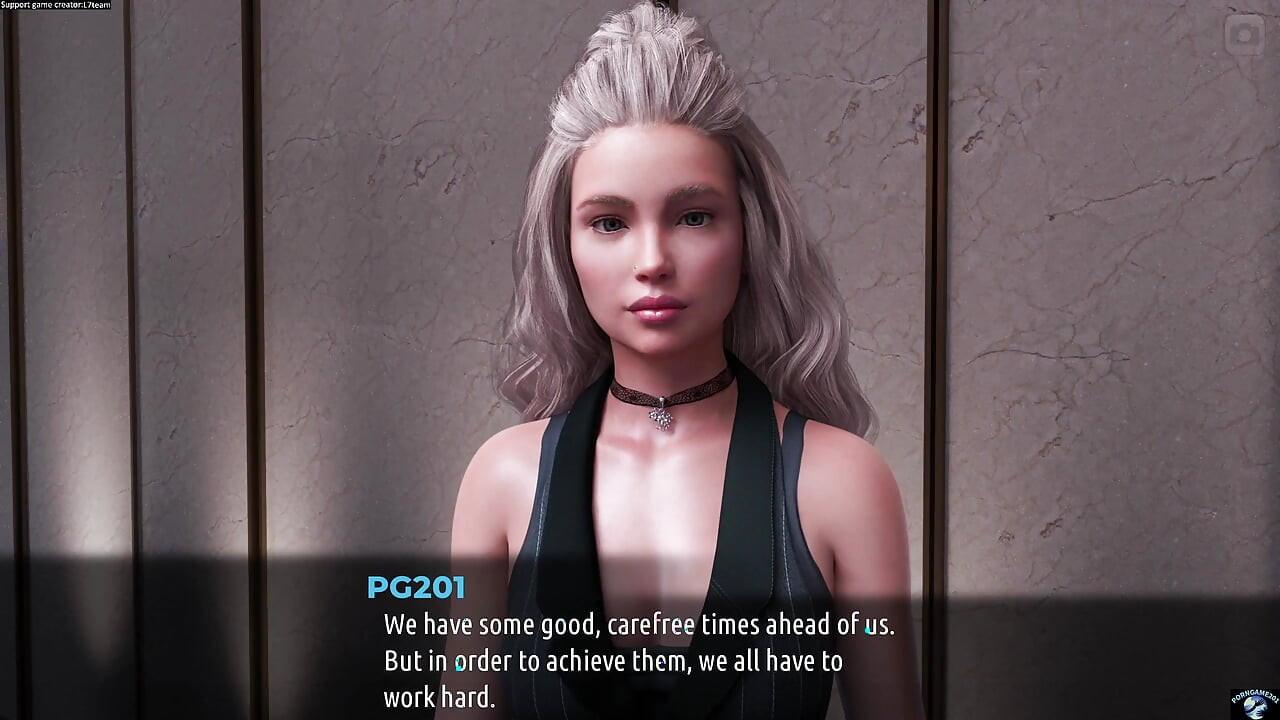The height and width of the screenshot is (720, 1280).
Task: Click the cyan marker after the word 'us'
Action: click(x=868, y=630)
